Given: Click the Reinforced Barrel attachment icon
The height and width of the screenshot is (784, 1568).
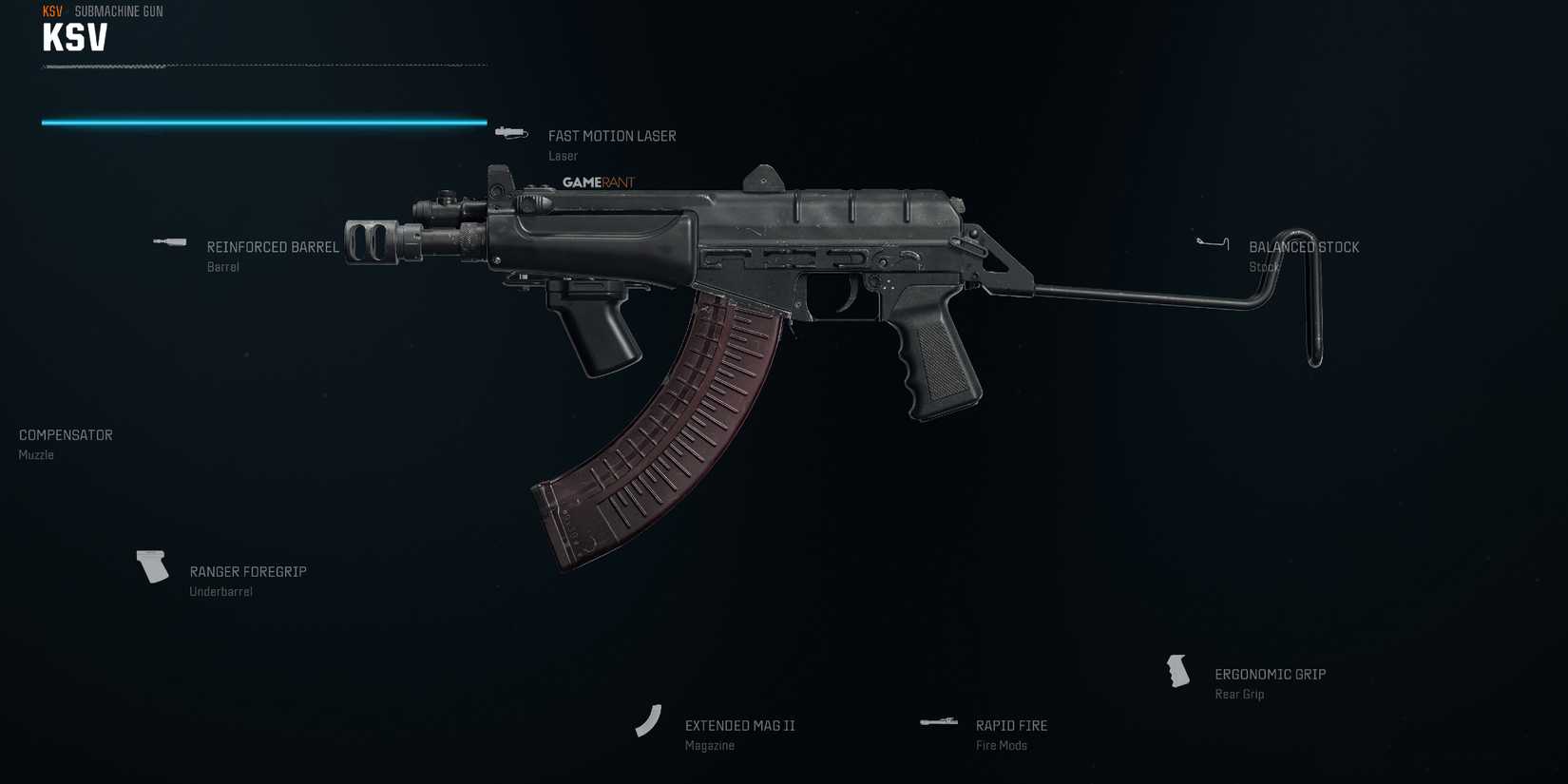Looking at the screenshot, I should (169, 242).
